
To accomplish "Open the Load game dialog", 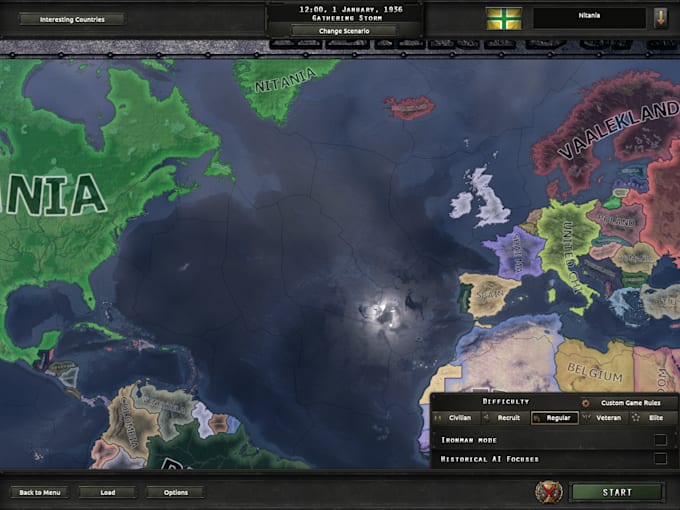I will [107, 492].
